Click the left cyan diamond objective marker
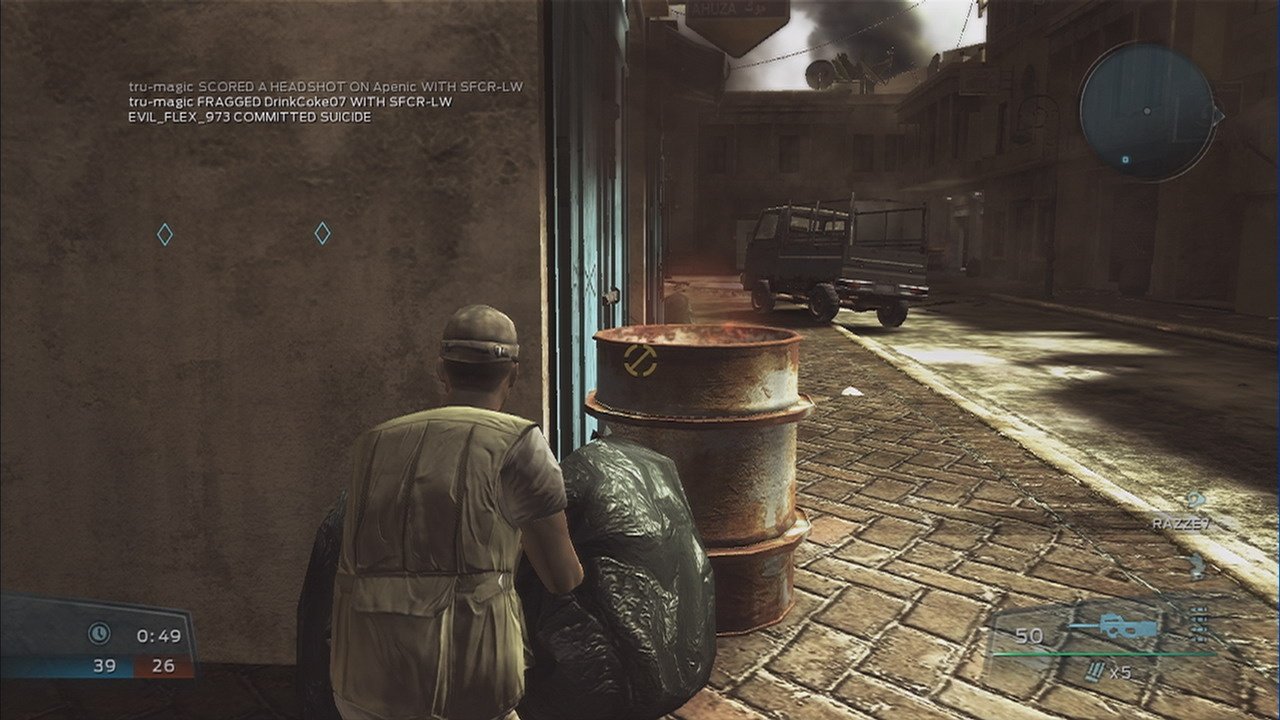This screenshot has width=1280, height=720. (x=164, y=234)
